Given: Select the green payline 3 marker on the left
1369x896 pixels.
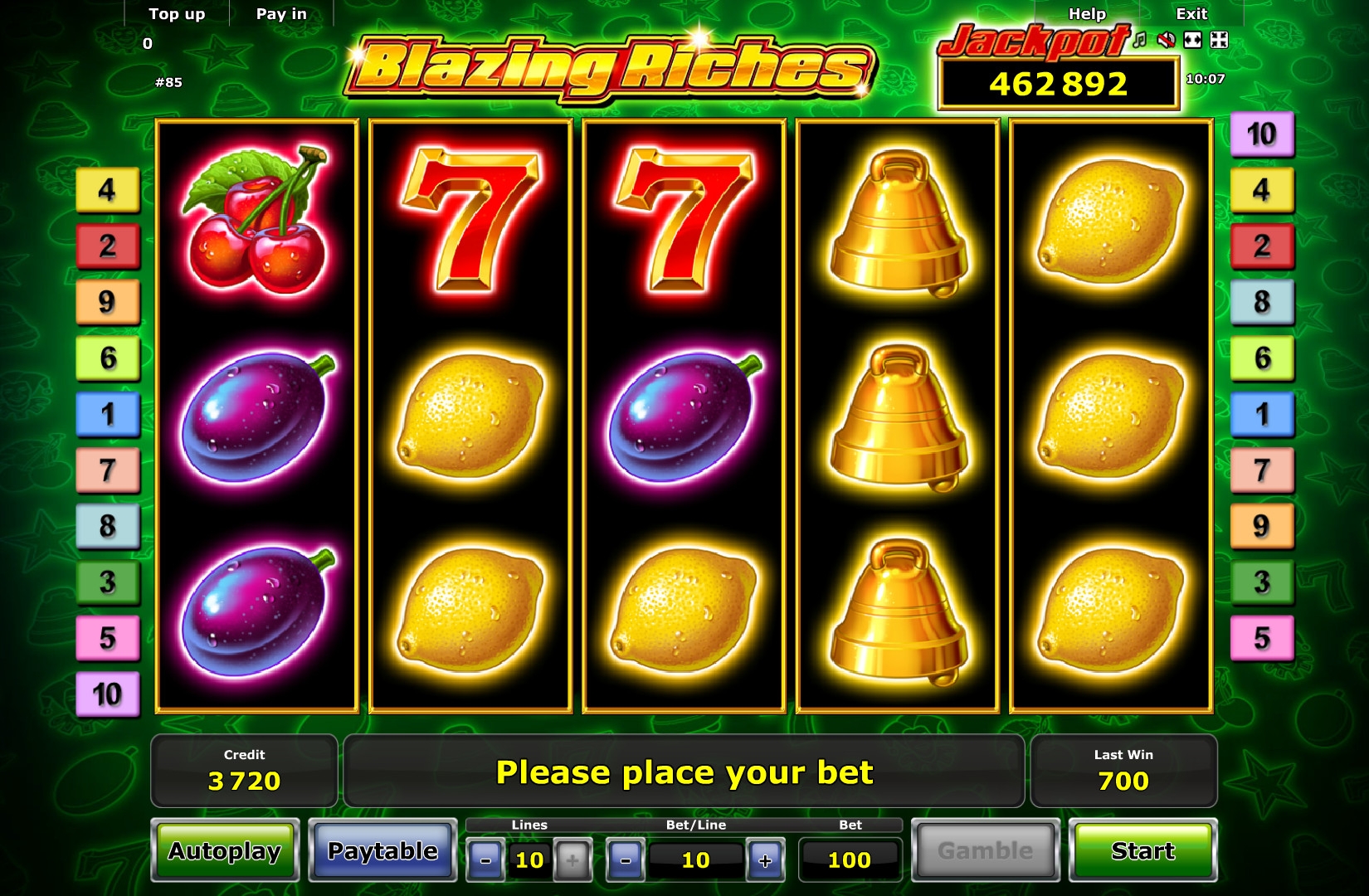Looking at the screenshot, I should [x=108, y=582].
